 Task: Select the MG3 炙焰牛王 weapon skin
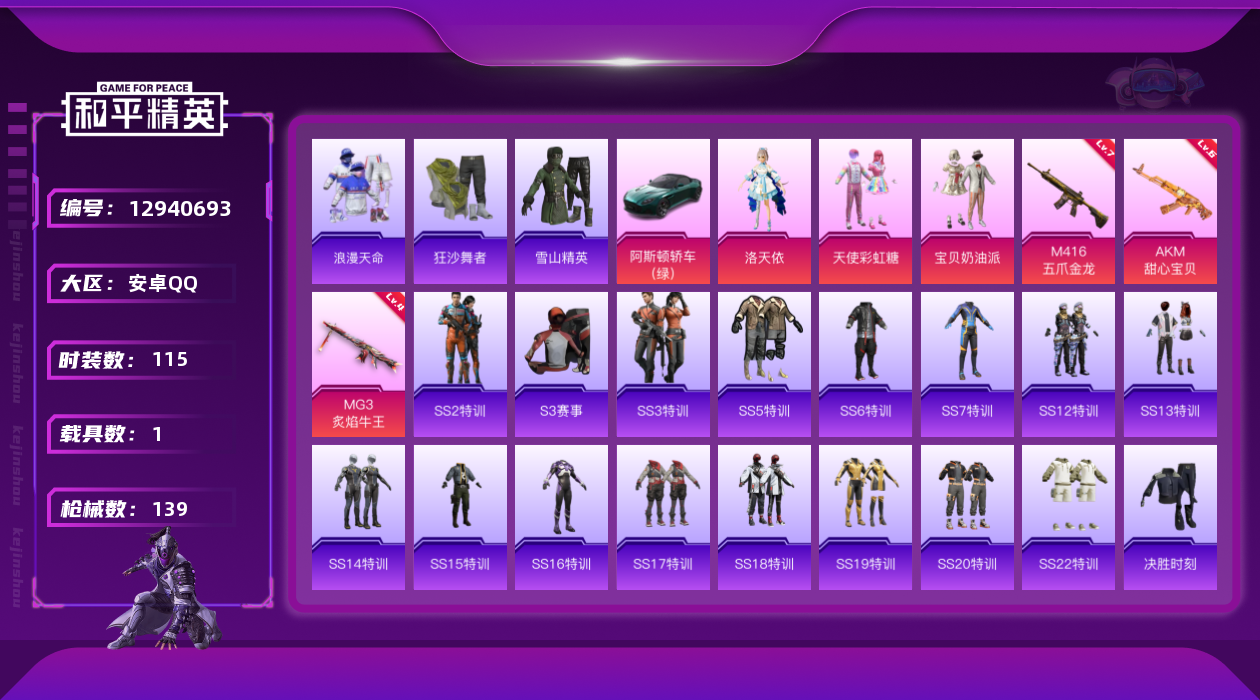pos(358,364)
